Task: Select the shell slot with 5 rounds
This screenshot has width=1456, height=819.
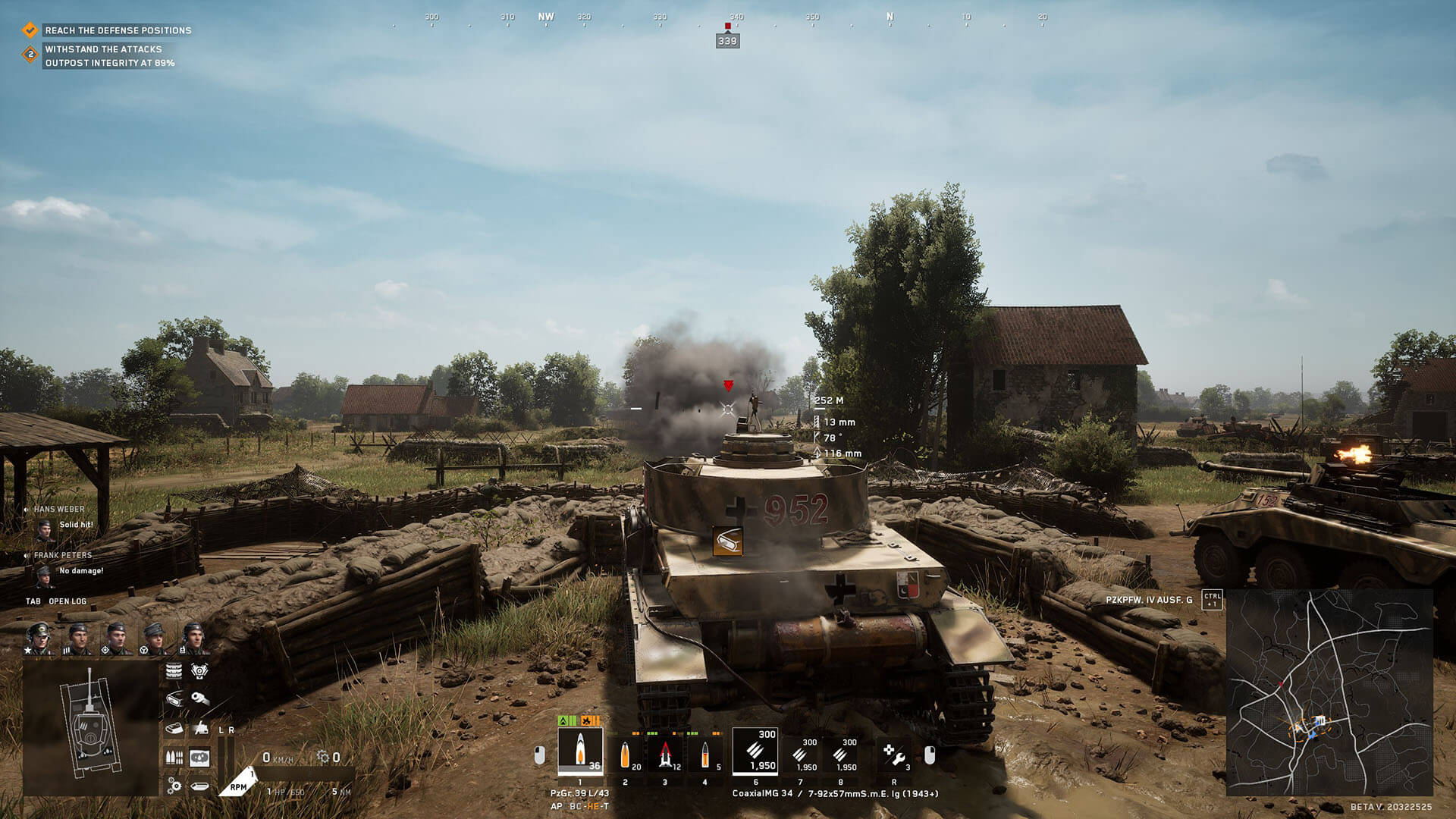Action: [x=706, y=755]
